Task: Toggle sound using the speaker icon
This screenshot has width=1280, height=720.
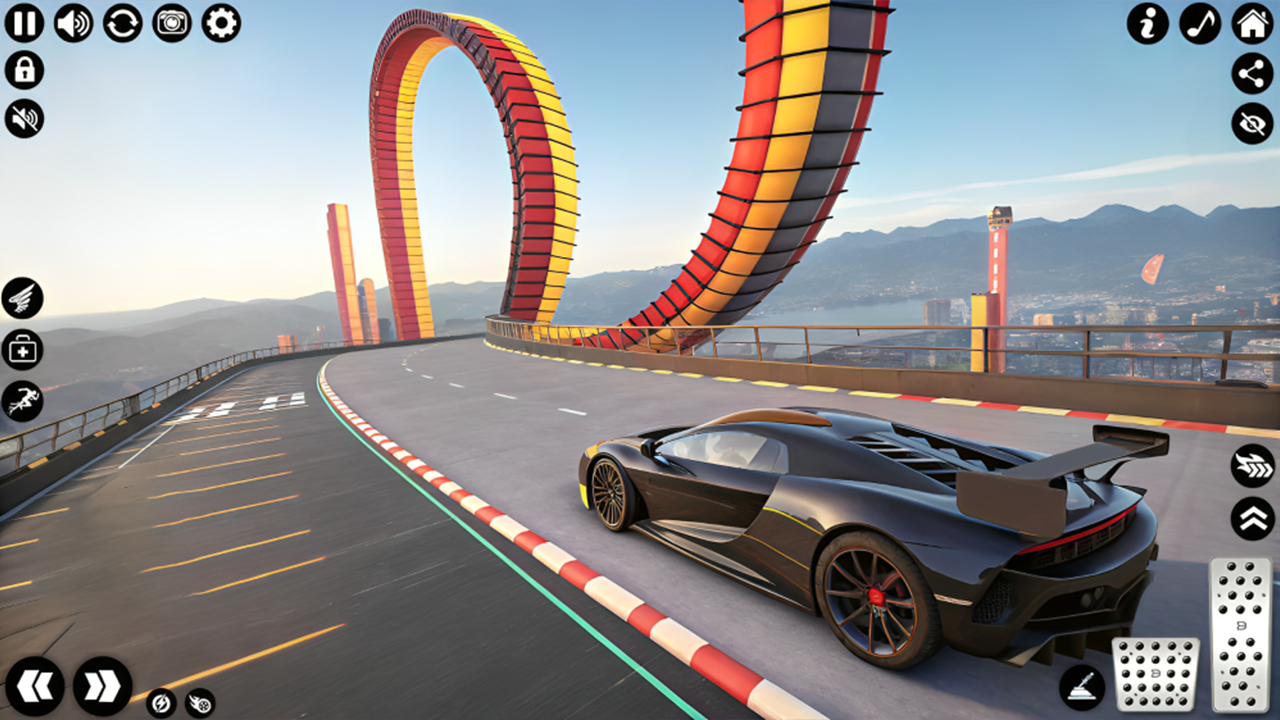Action: [x=73, y=22]
